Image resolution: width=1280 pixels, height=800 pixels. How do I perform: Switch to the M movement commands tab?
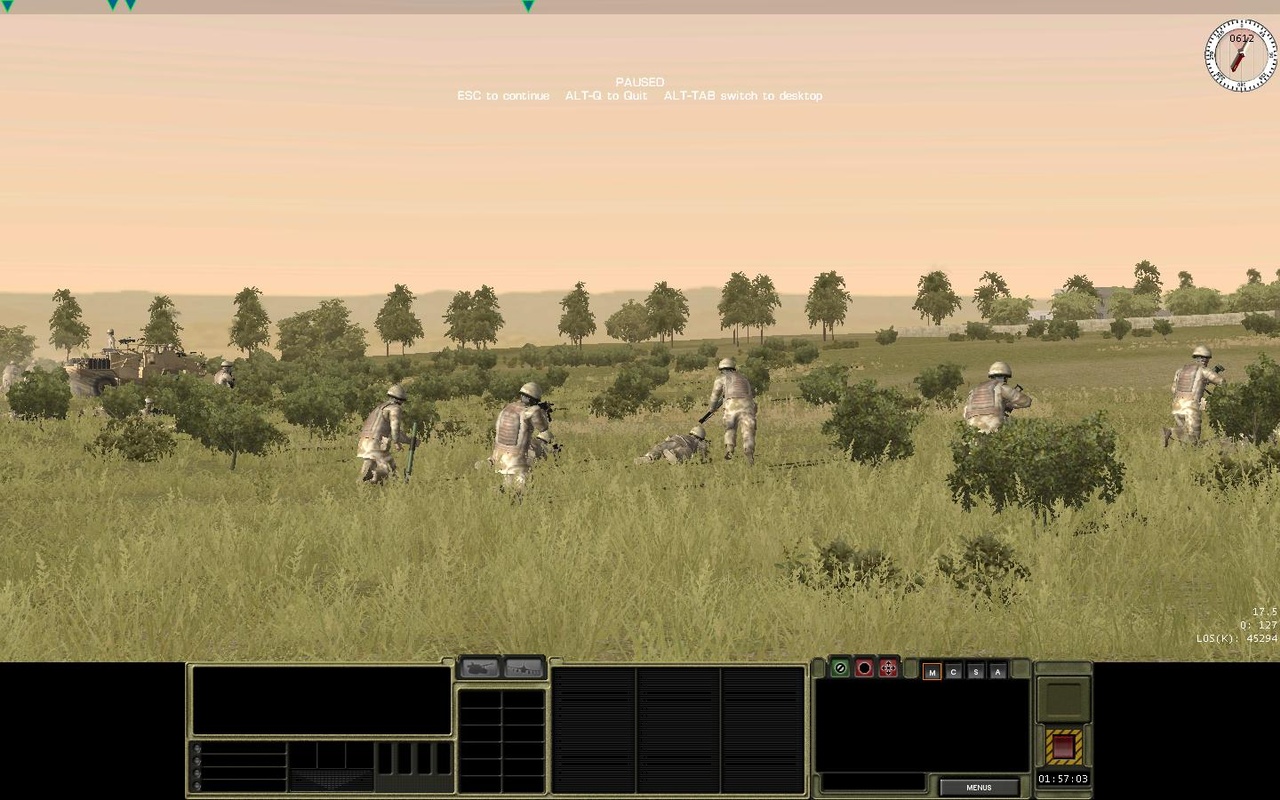point(932,671)
